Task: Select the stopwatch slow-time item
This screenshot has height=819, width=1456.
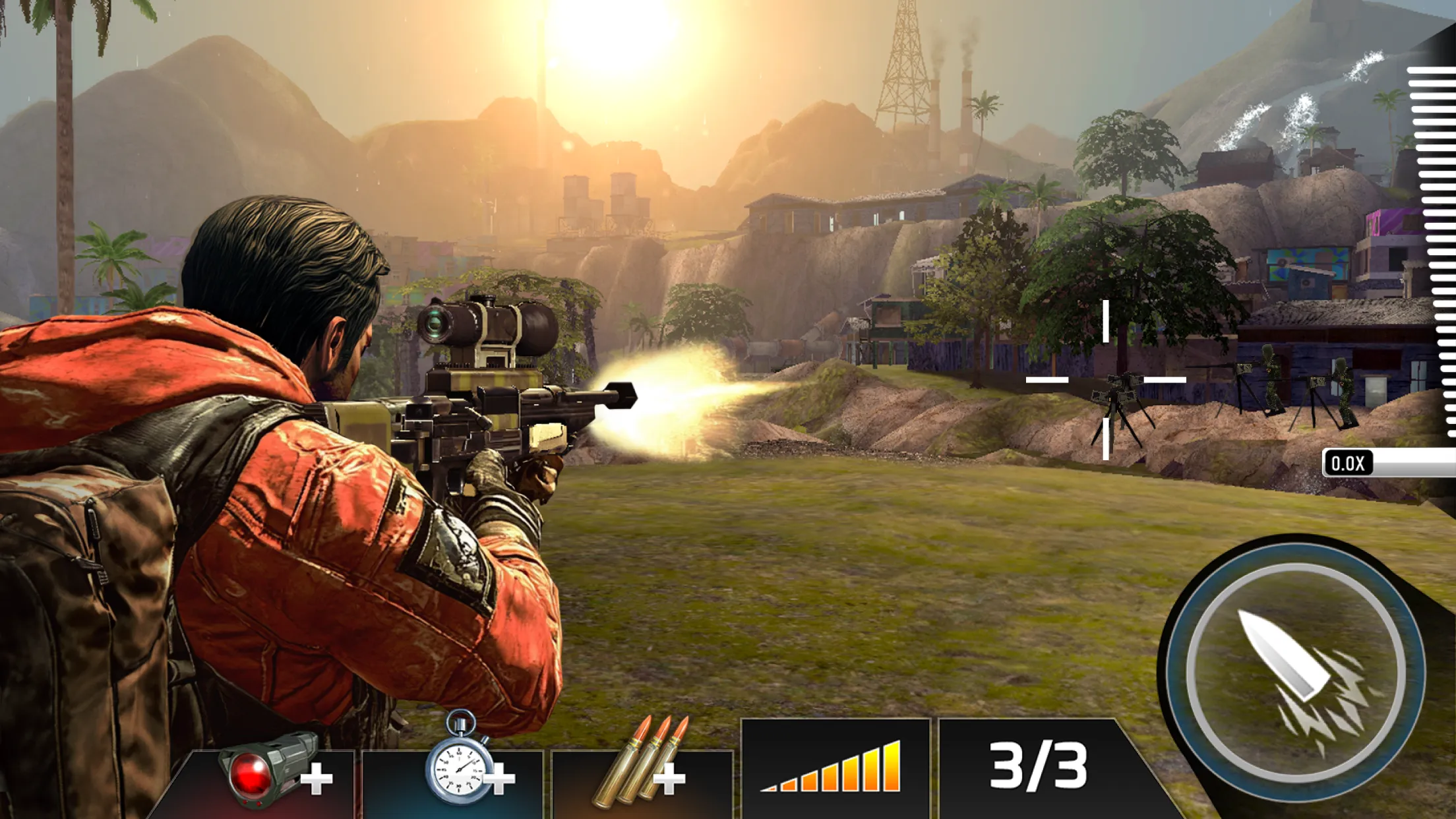Action: [458, 765]
